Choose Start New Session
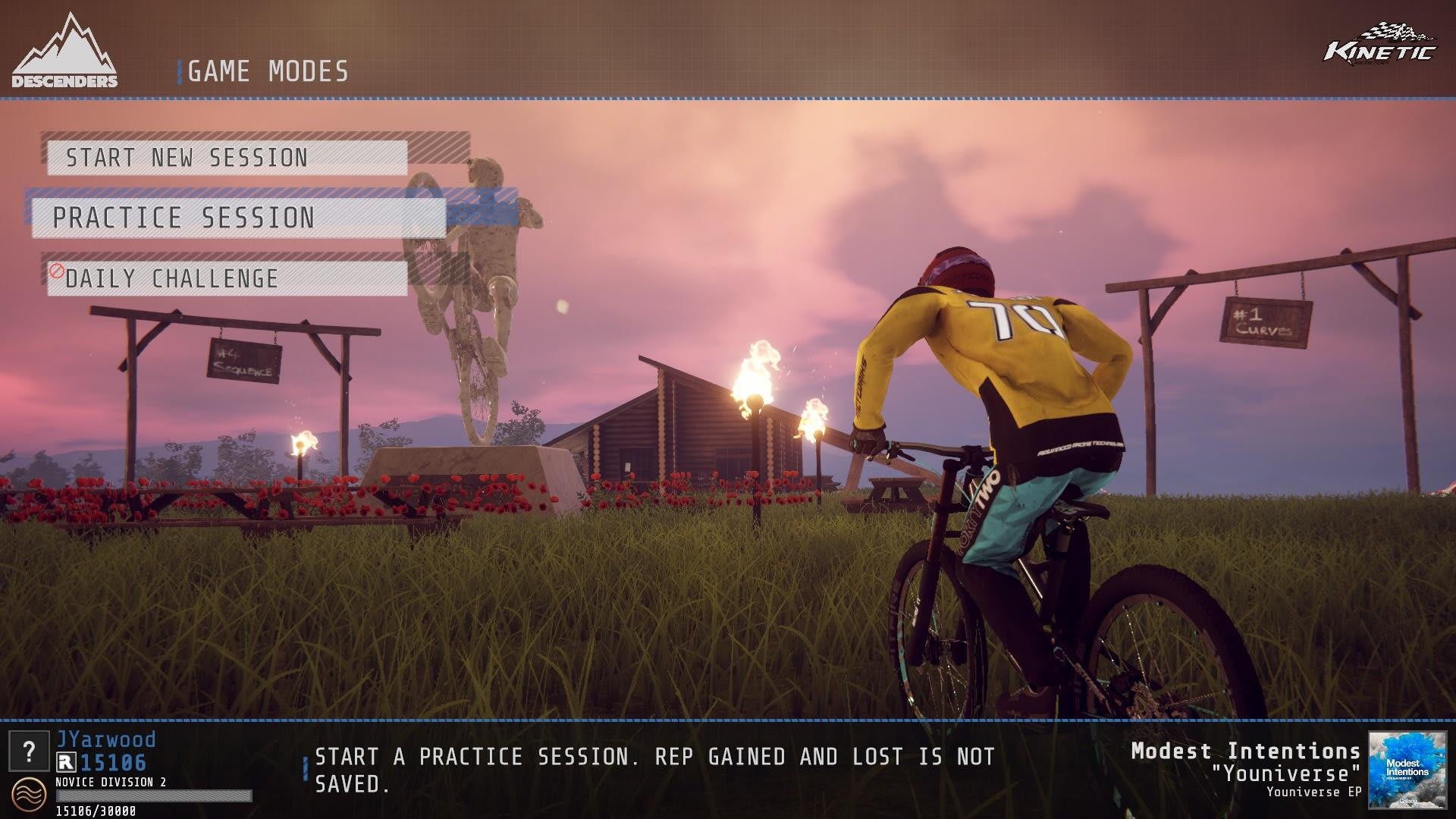Image resolution: width=1456 pixels, height=819 pixels. pyautogui.click(x=226, y=158)
